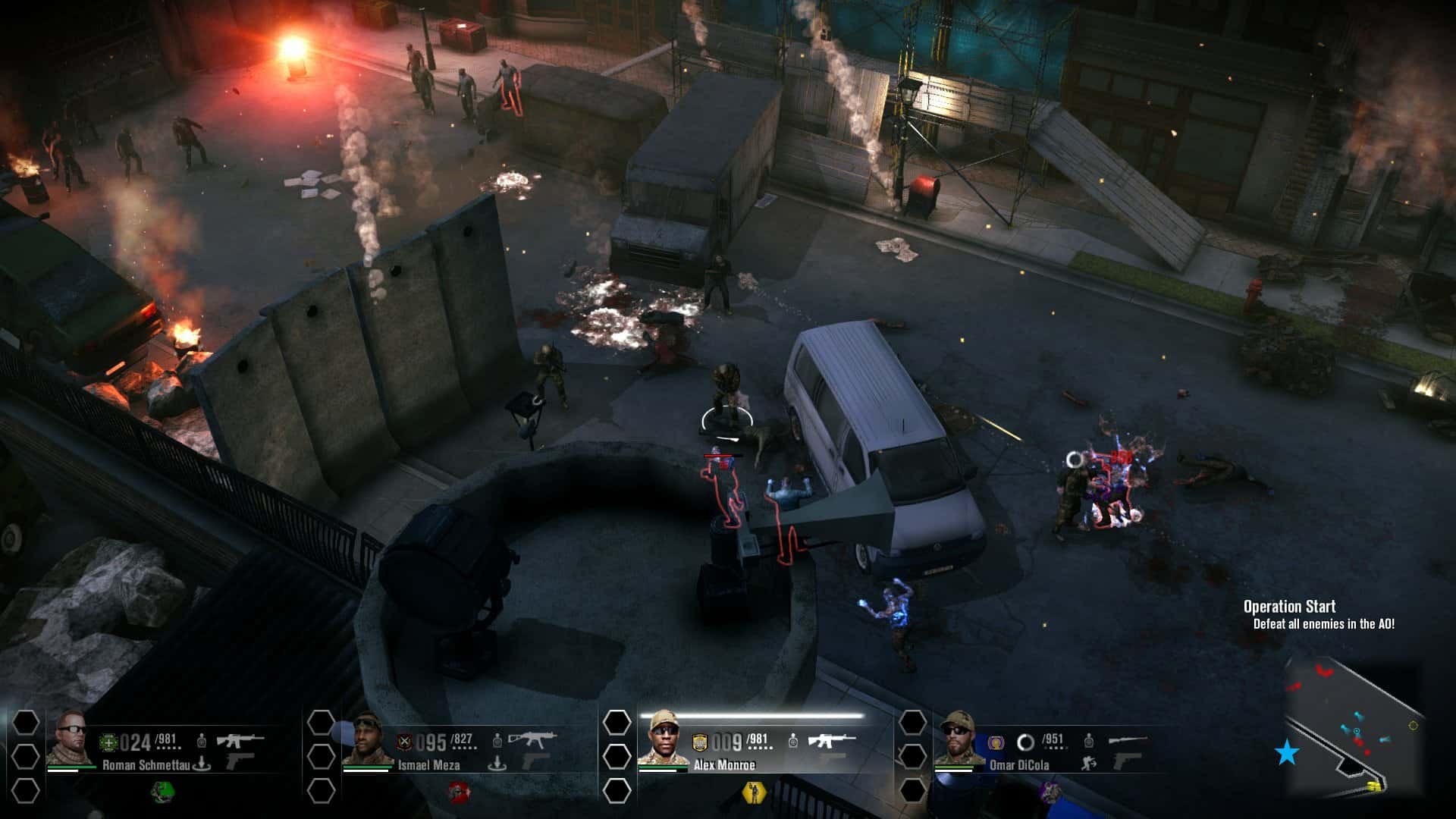Click Ismael Meza's name label
1456x819 pixels.
pos(428,766)
